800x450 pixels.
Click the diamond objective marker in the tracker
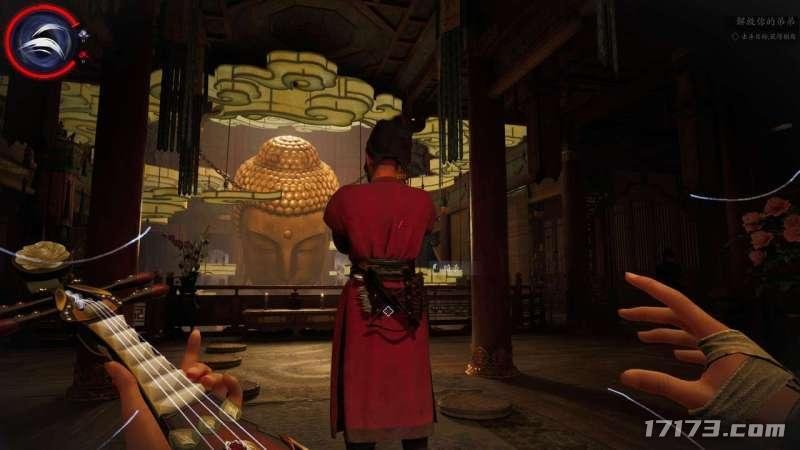733,35
